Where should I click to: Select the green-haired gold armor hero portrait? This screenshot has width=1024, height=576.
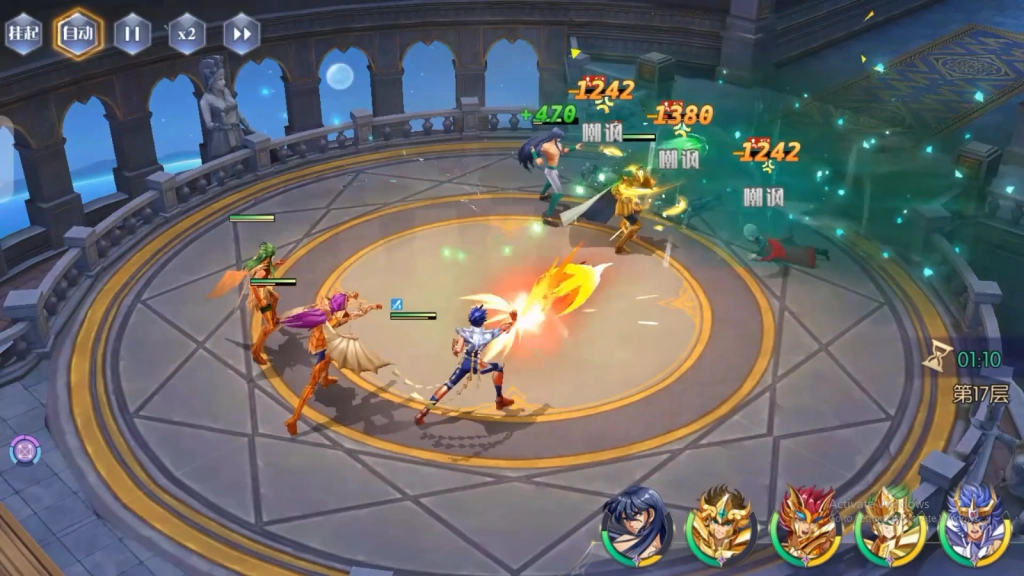point(889,524)
